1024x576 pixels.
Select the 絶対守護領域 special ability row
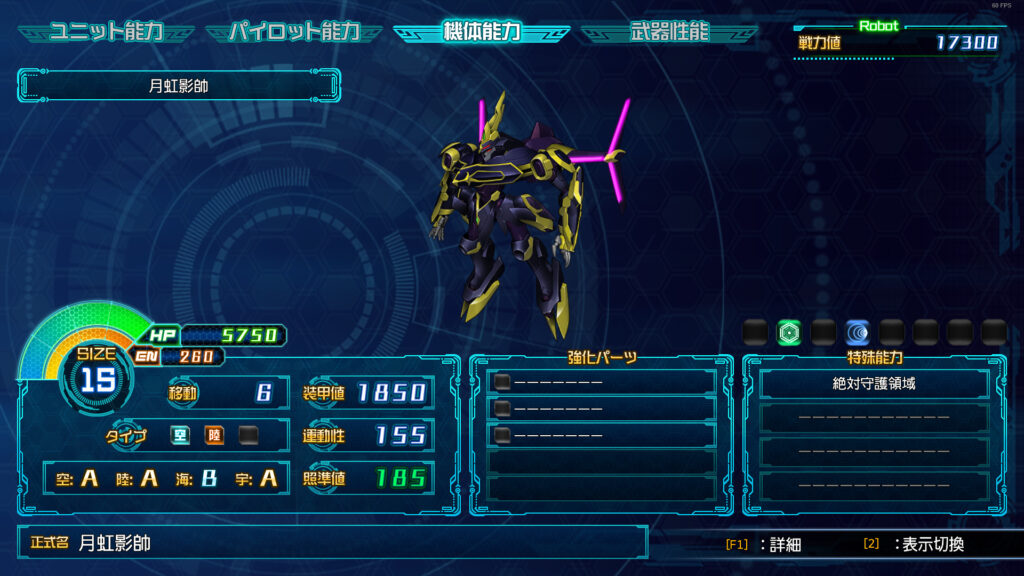click(x=874, y=383)
